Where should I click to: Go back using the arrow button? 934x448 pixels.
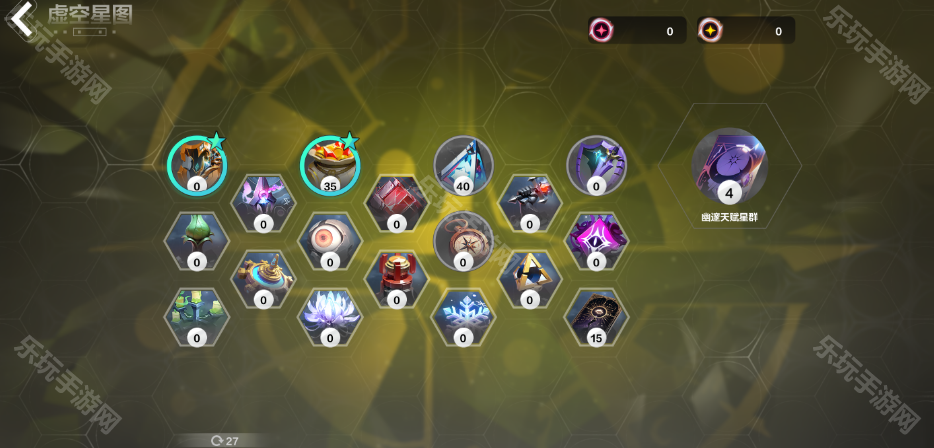[x=22, y=17]
